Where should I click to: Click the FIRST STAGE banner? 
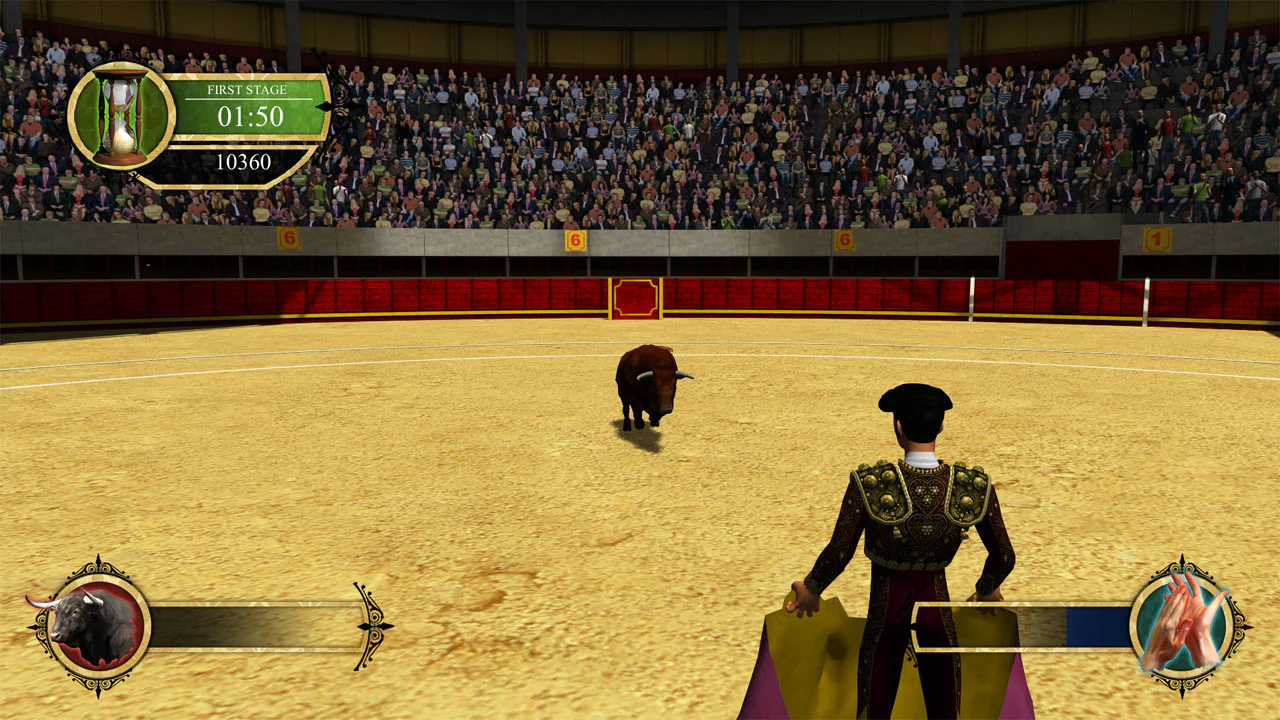pyautogui.click(x=247, y=89)
